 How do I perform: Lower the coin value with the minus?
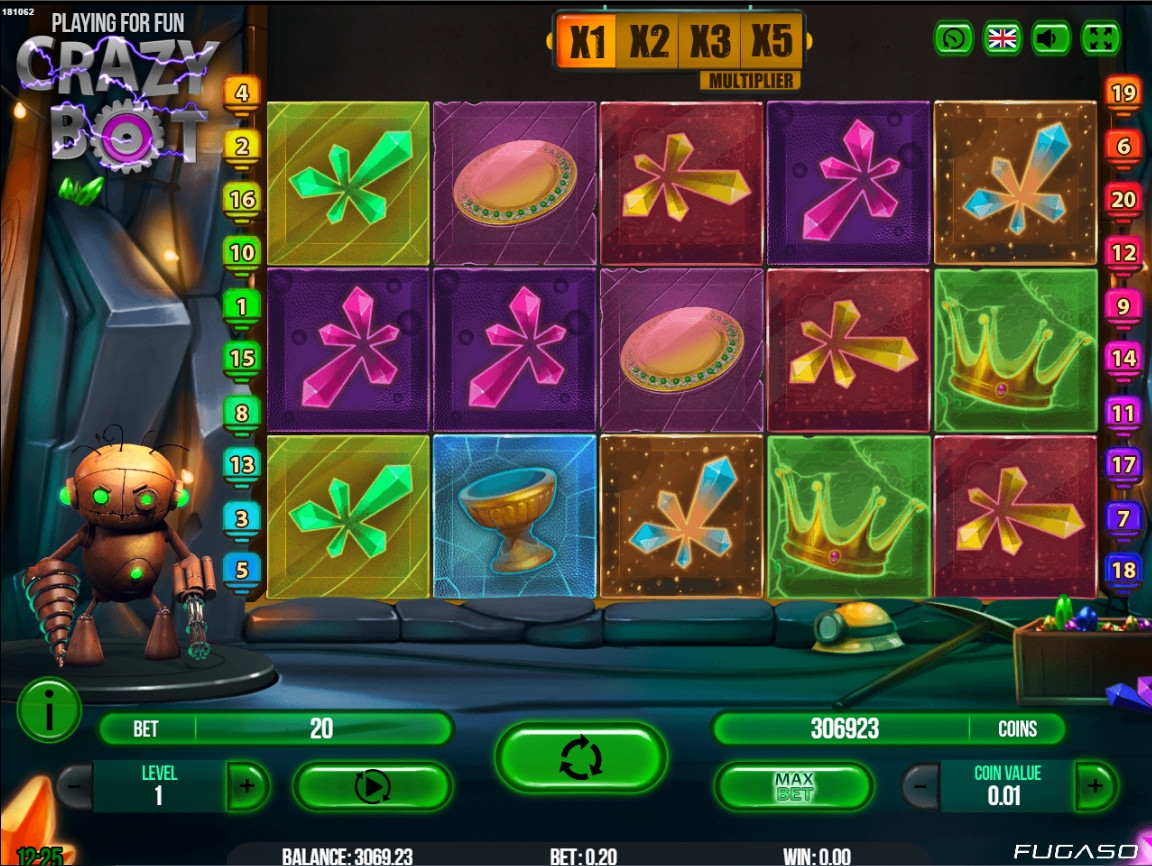[x=921, y=786]
